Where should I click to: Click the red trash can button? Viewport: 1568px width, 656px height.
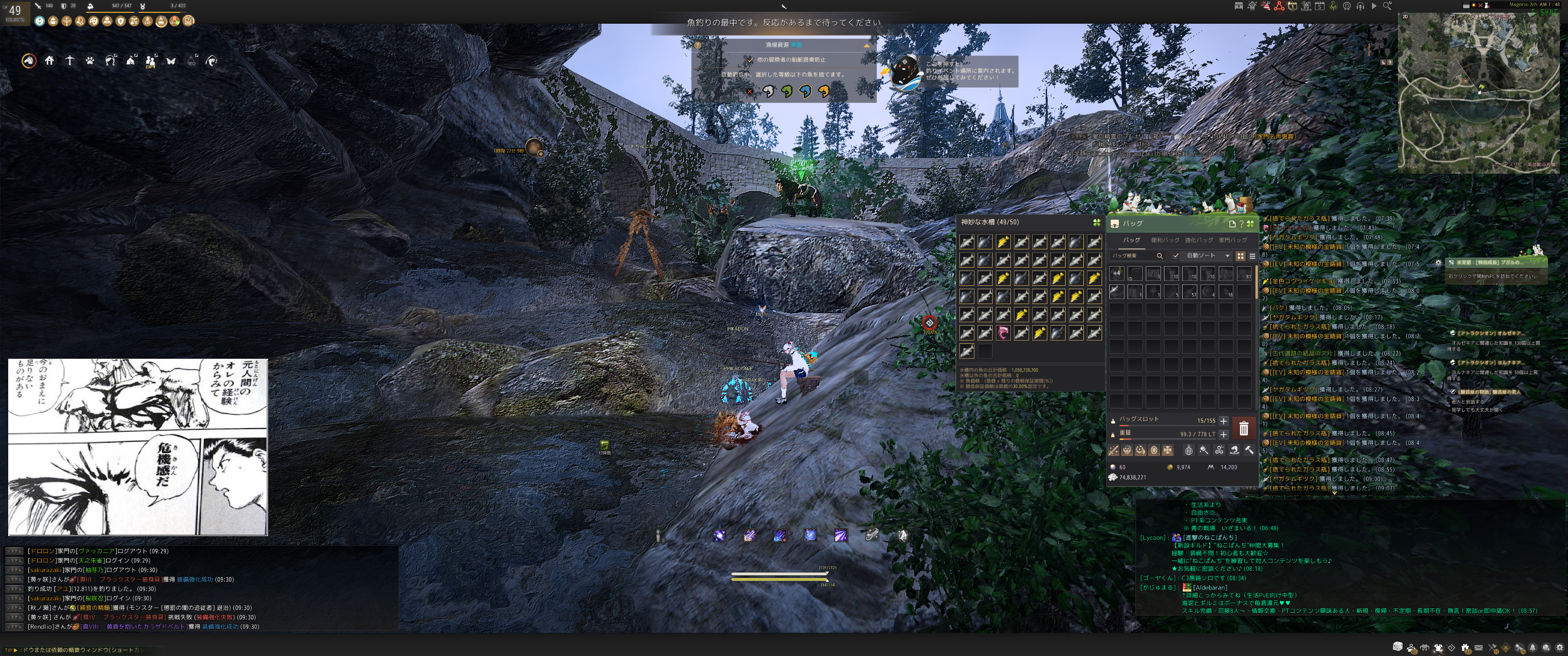(1243, 429)
